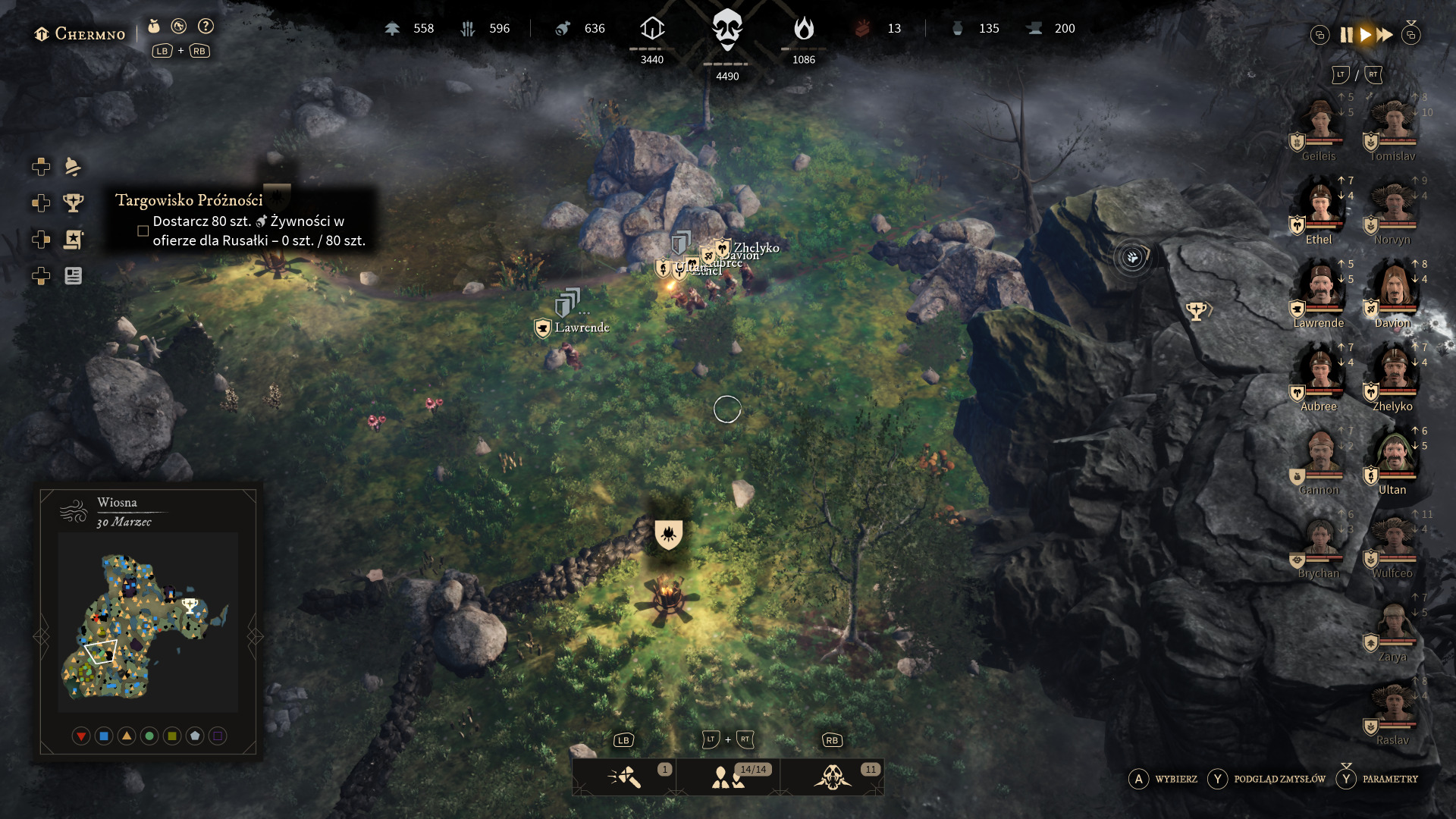1456x819 pixels.
Task: Open the starred scroll quest icon
Action: click(x=73, y=240)
